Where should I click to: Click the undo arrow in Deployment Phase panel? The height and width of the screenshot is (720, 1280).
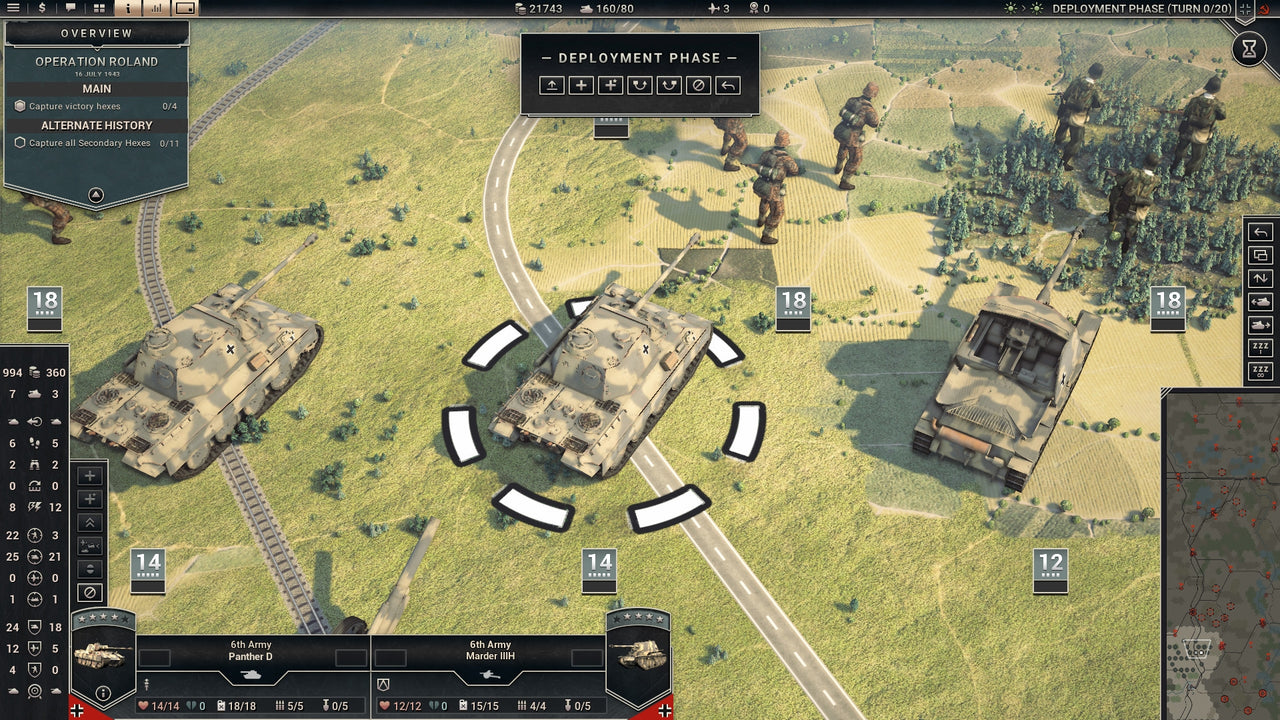pyautogui.click(x=728, y=86)
